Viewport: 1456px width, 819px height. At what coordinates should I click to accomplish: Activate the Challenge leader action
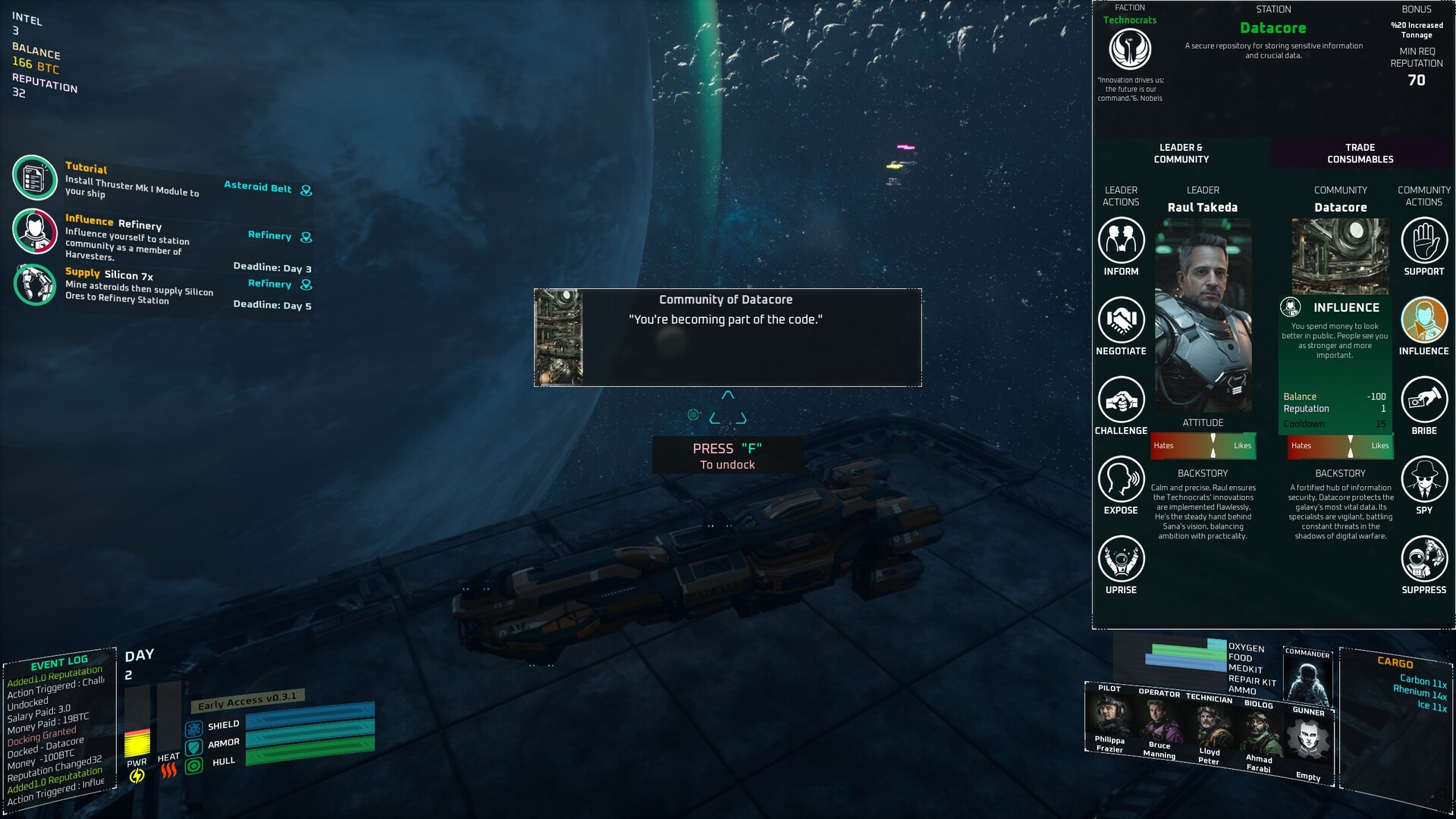pyautogui.click(x=1121, y=400)
